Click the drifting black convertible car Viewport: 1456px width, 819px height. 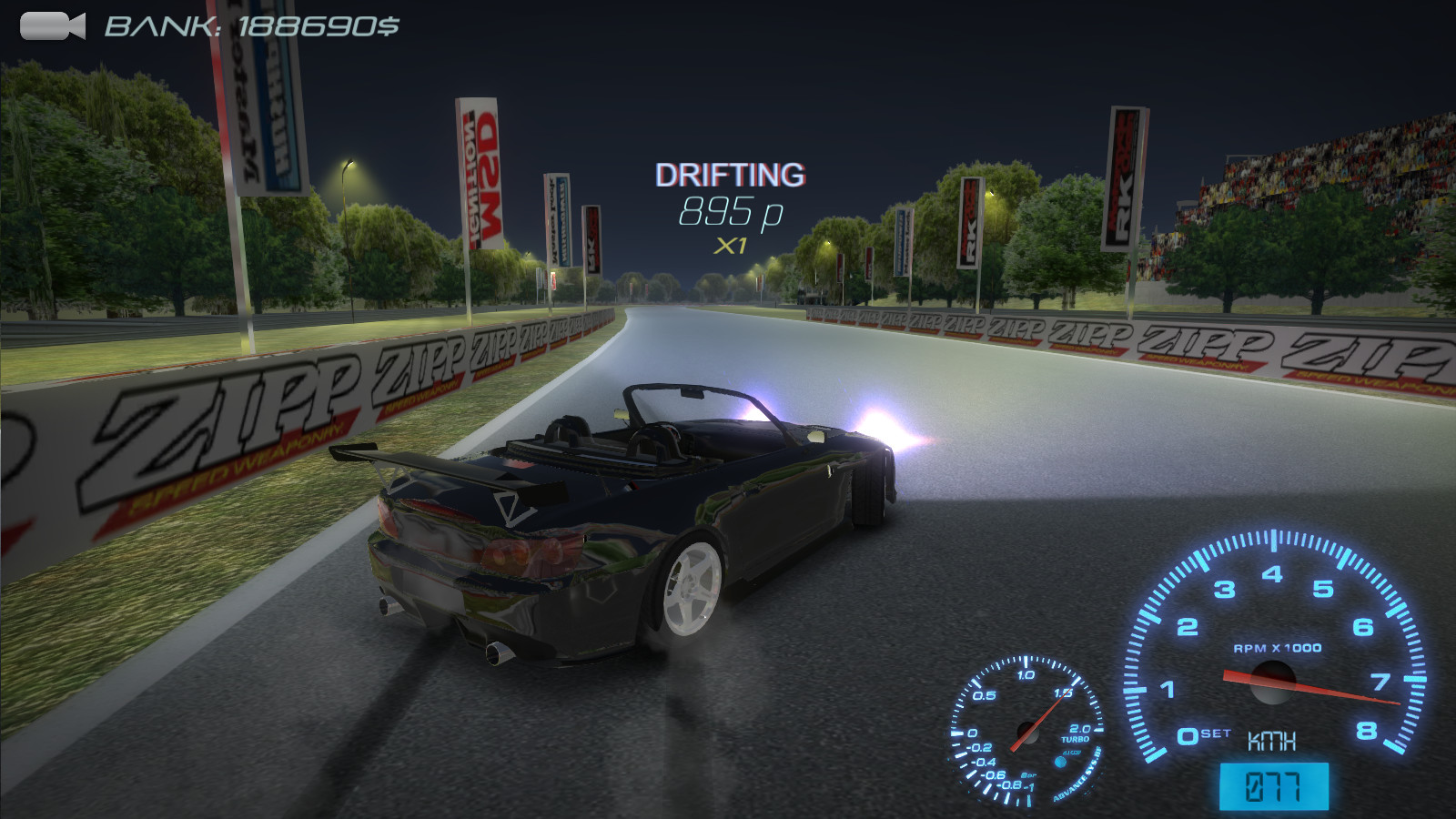click(637, 519)
